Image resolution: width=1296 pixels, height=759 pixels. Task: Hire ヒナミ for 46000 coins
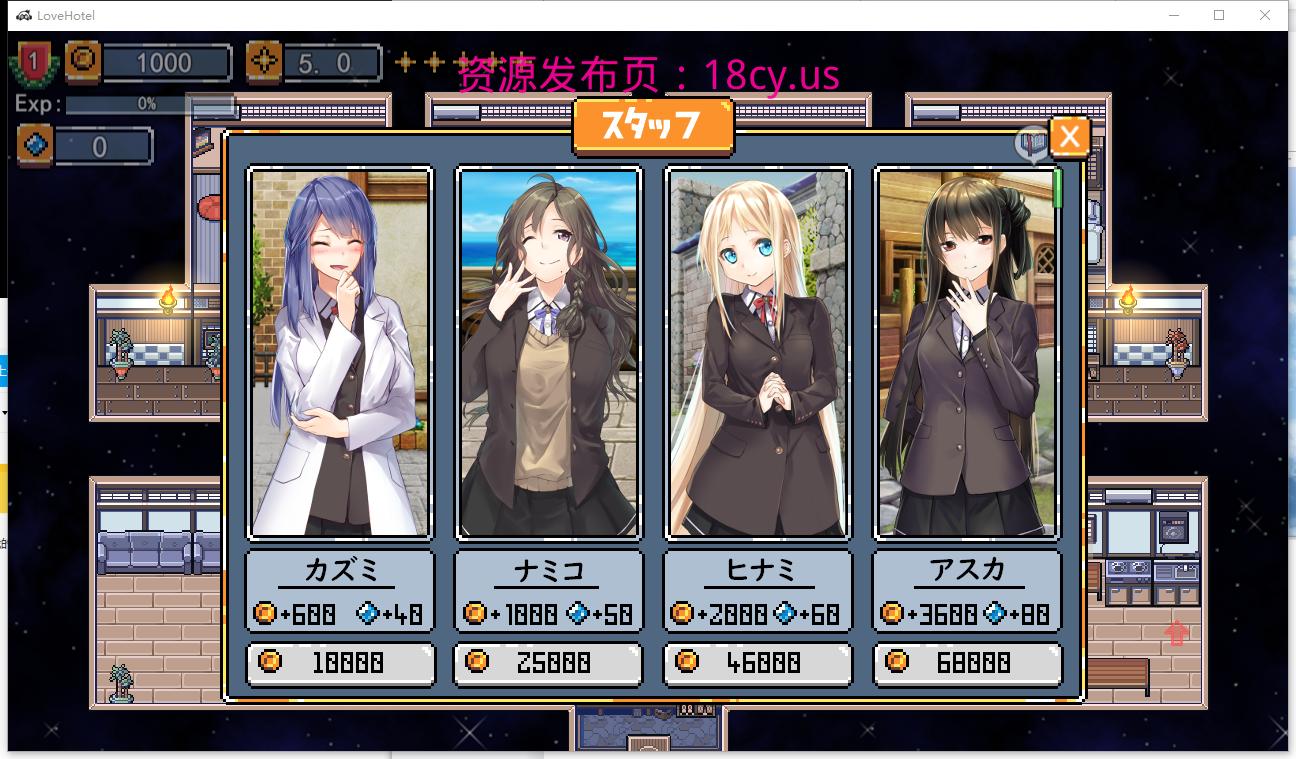[757, 663]
